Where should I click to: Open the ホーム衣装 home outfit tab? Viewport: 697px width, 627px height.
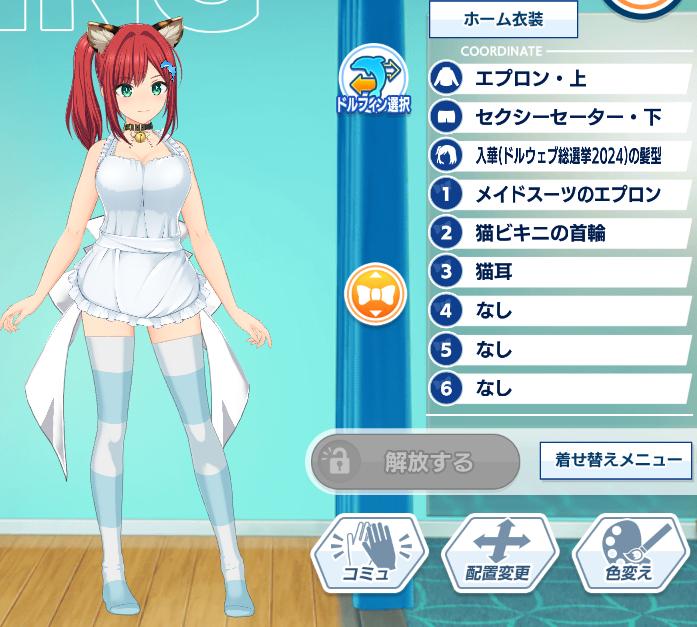pos(505,19)
